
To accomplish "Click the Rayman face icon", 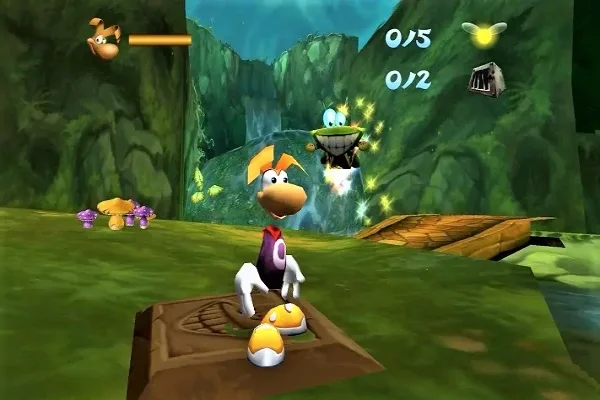I will (103, 38).
